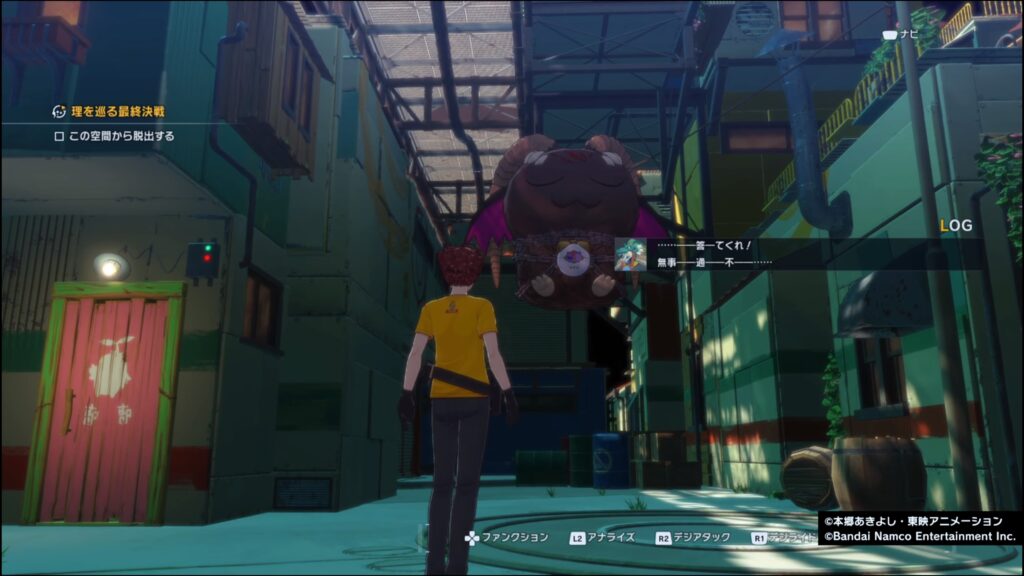This screenshot has width=1024, height=576.
Task: Open the LOG message history
Action: (x=956, y=227)
